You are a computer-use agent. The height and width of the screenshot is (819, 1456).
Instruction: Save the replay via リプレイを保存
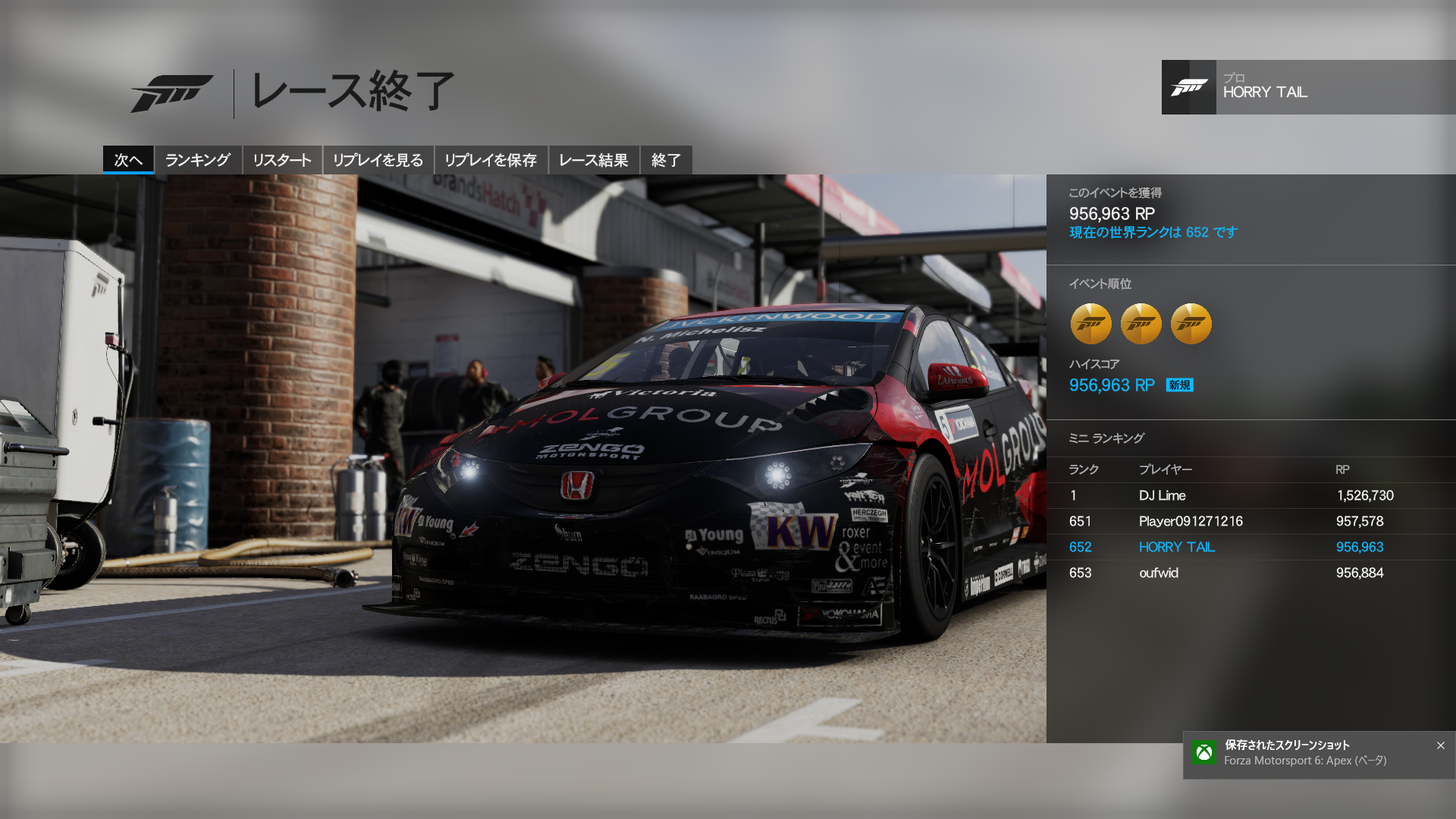pos(491,160)
